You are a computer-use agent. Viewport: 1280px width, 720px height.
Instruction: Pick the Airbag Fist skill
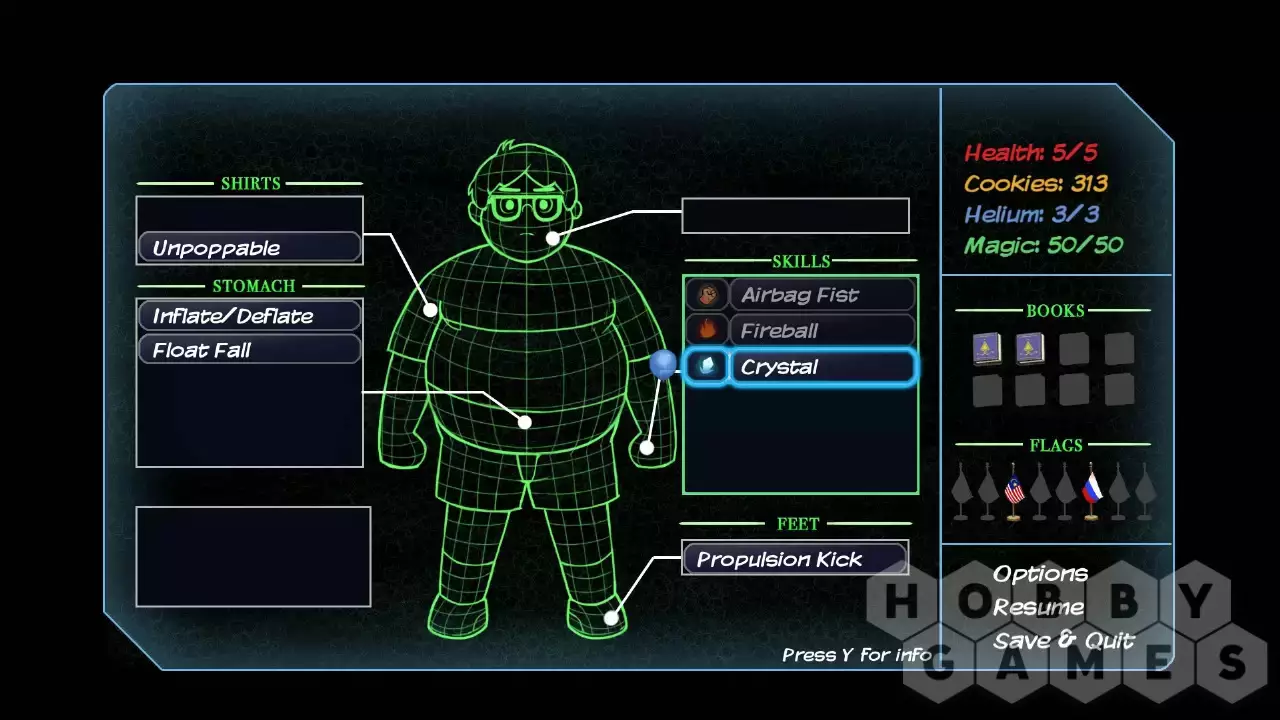(x=820, y=295)
